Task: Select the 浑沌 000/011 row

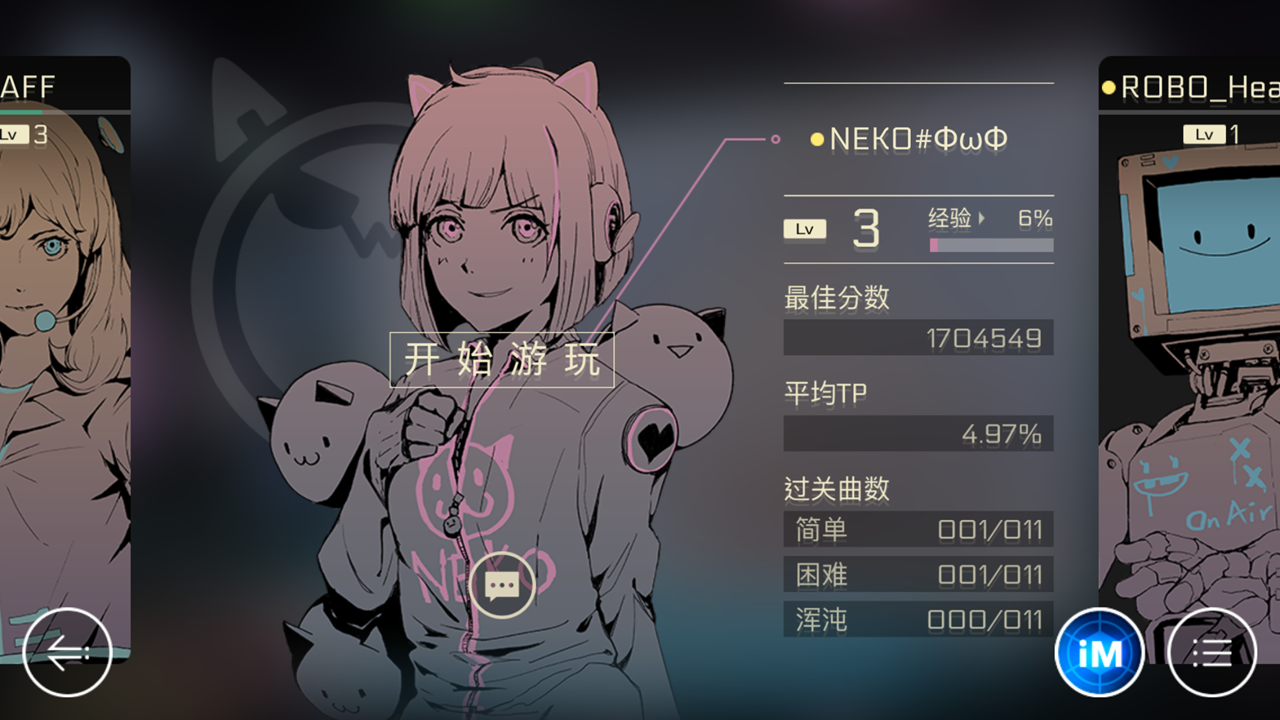Action: [x=919, y=619]
